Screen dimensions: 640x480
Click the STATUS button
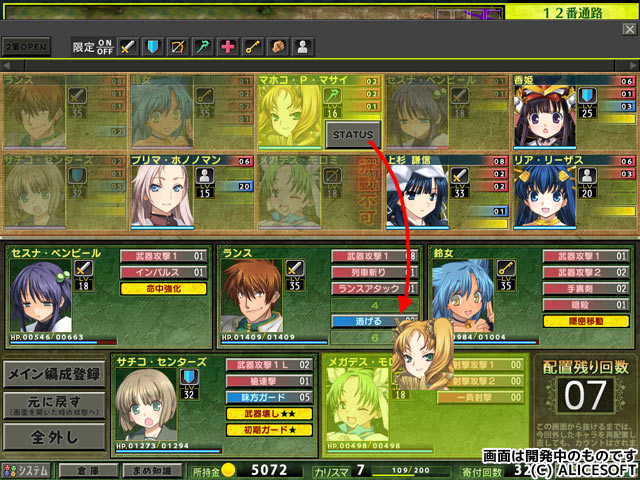click(x=354, y=134)
